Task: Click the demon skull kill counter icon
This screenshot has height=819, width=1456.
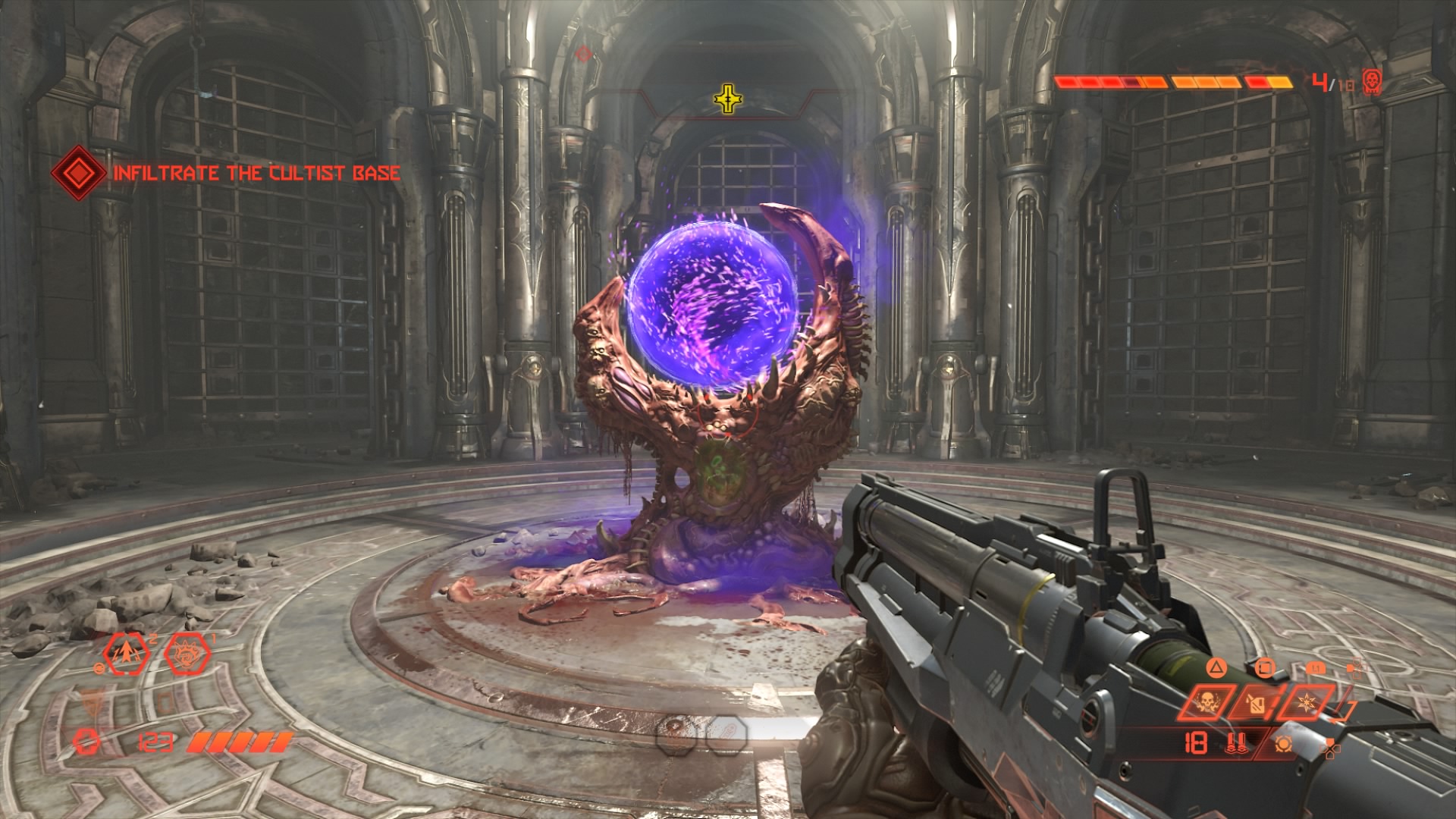Action: tap(1371, 80)
